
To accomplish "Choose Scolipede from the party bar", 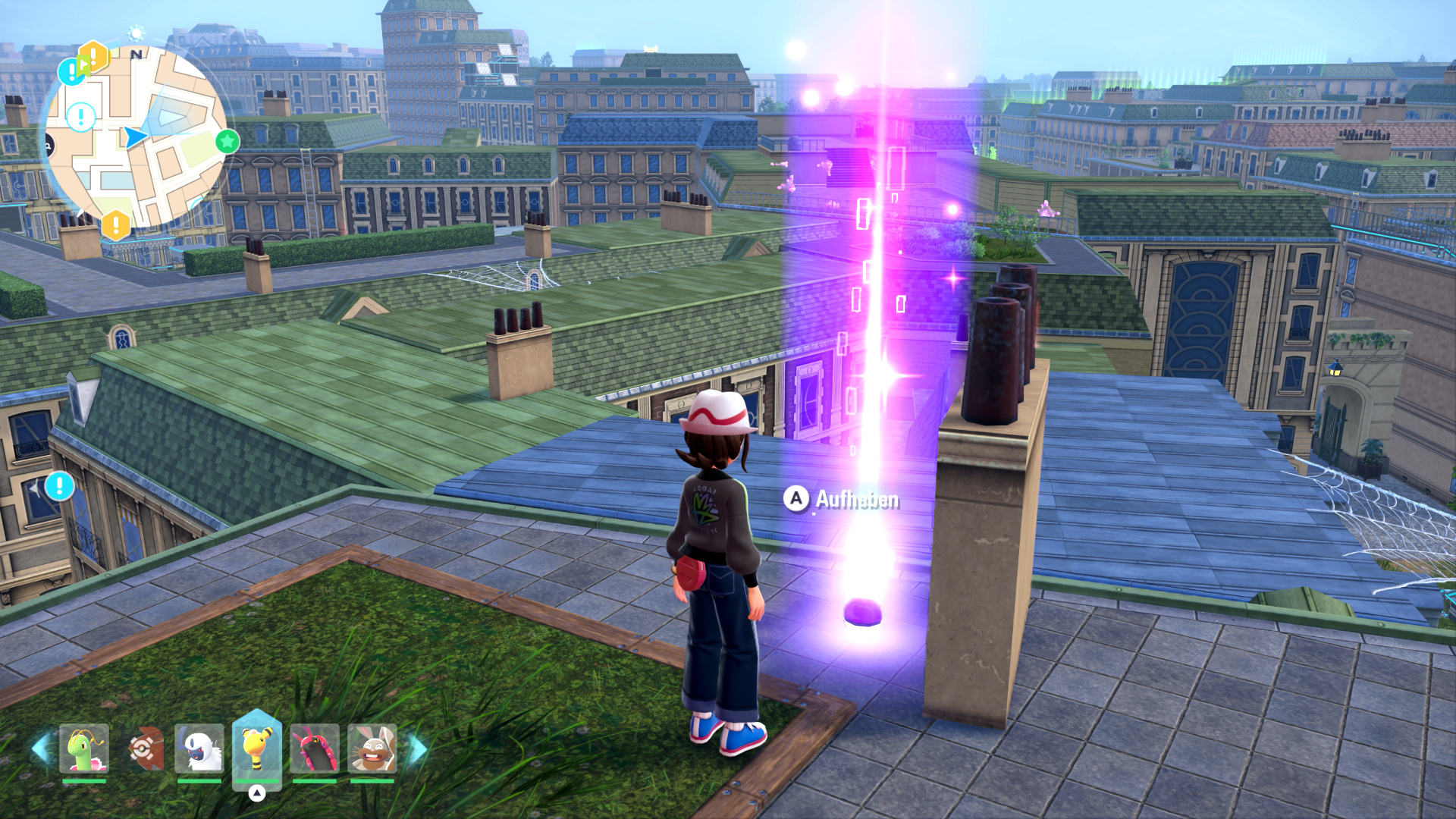I will coord(314,748).
